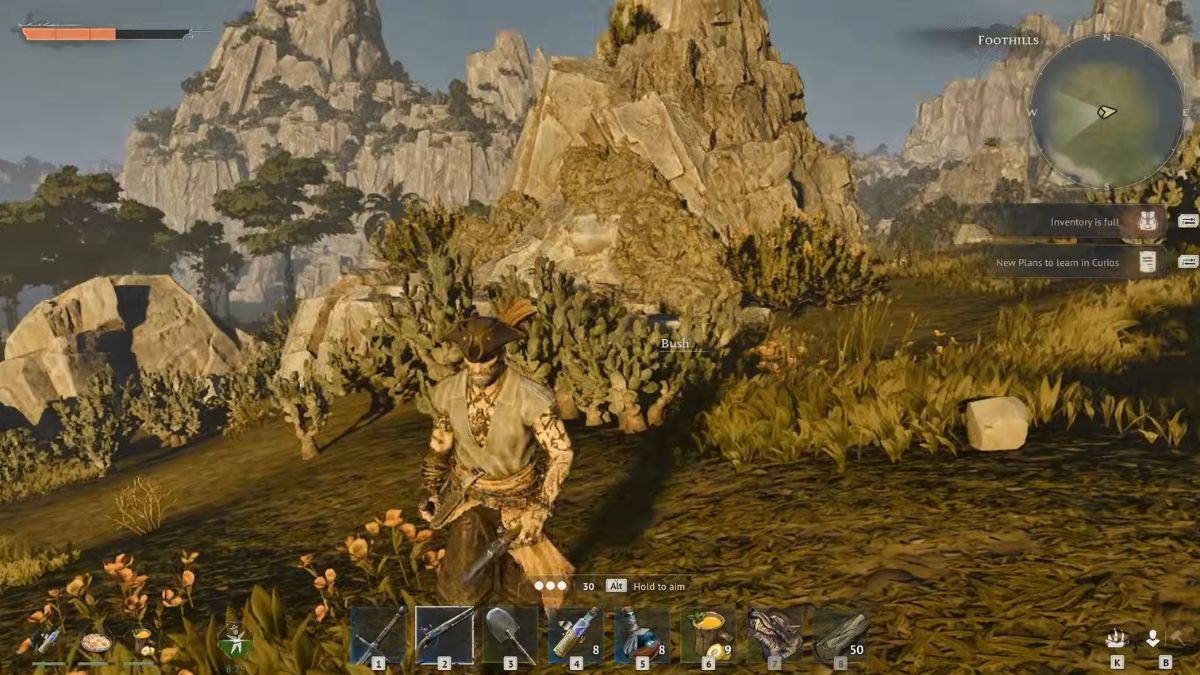1200x675 pixels.
Task: Select the wood plank stack of 50
Action: tap(840, 635)
